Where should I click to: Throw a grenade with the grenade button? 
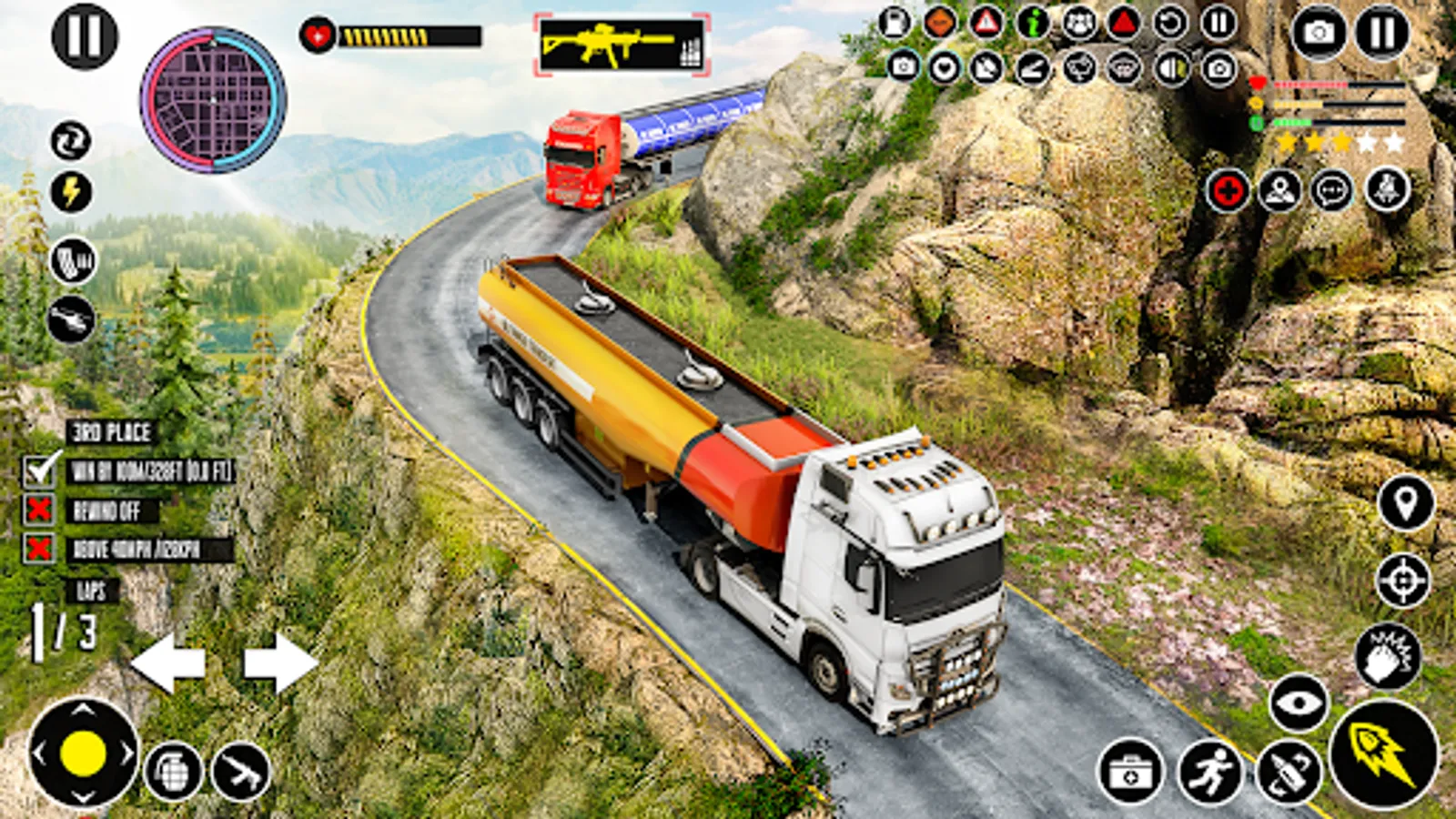coord(173,772)
